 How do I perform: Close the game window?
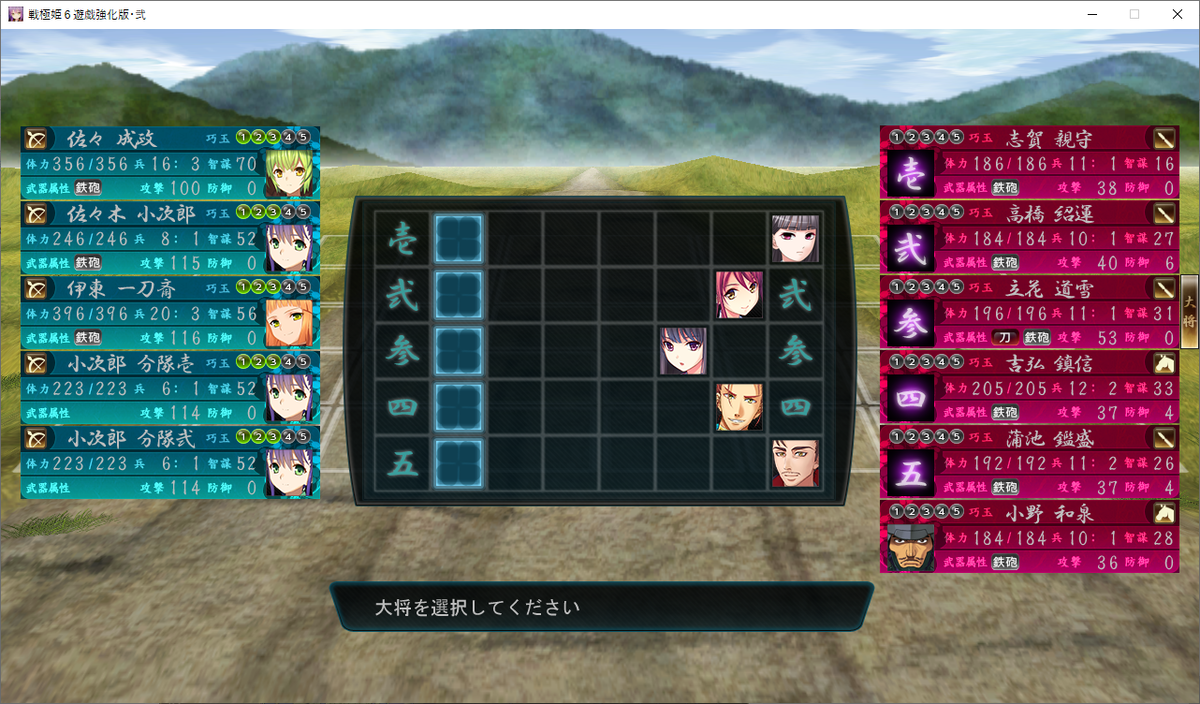[x=1177, y=14]
